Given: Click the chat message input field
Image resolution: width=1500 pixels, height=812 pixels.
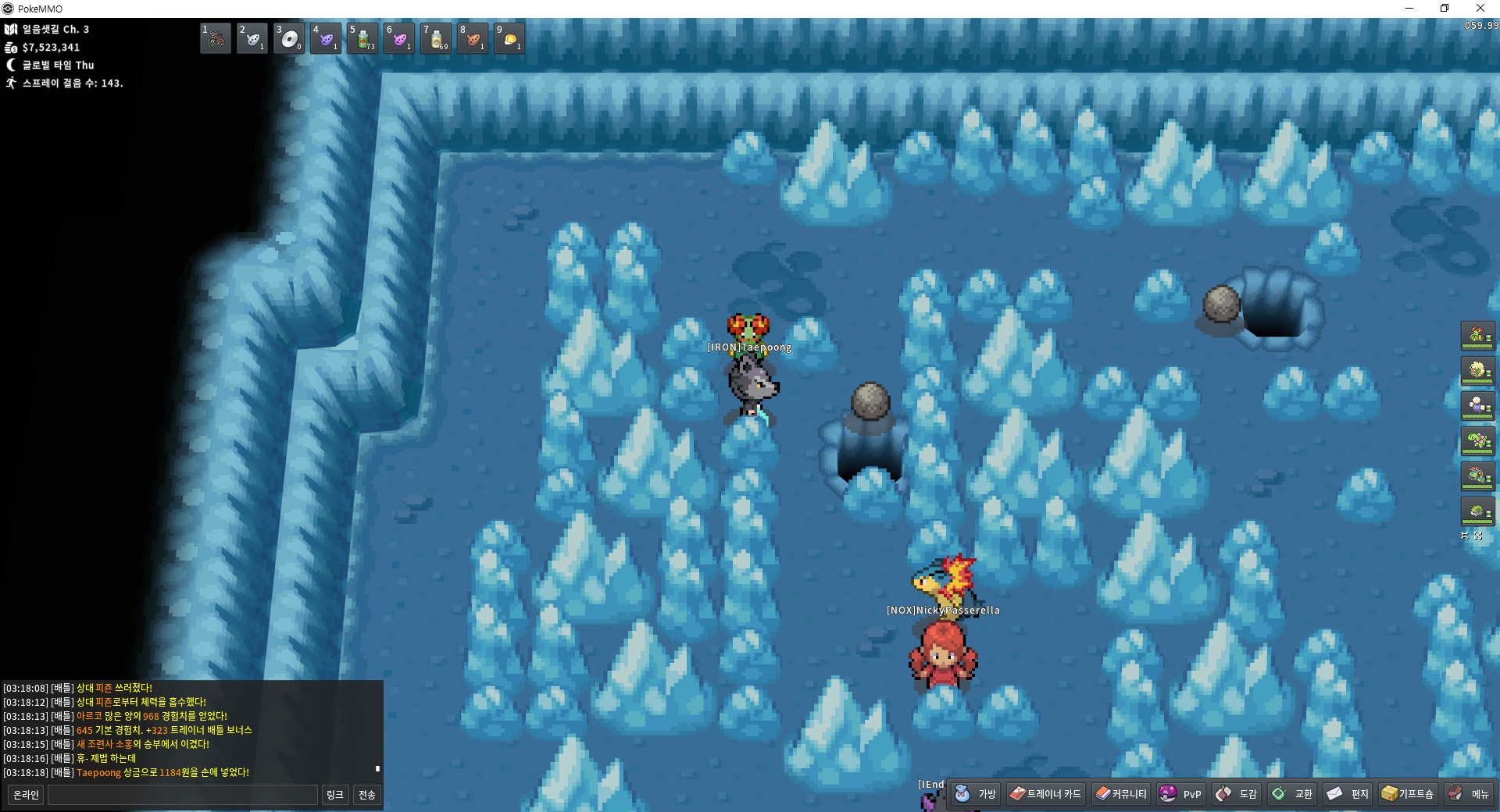Looking at the screenshot, I should tap(183, 795).
